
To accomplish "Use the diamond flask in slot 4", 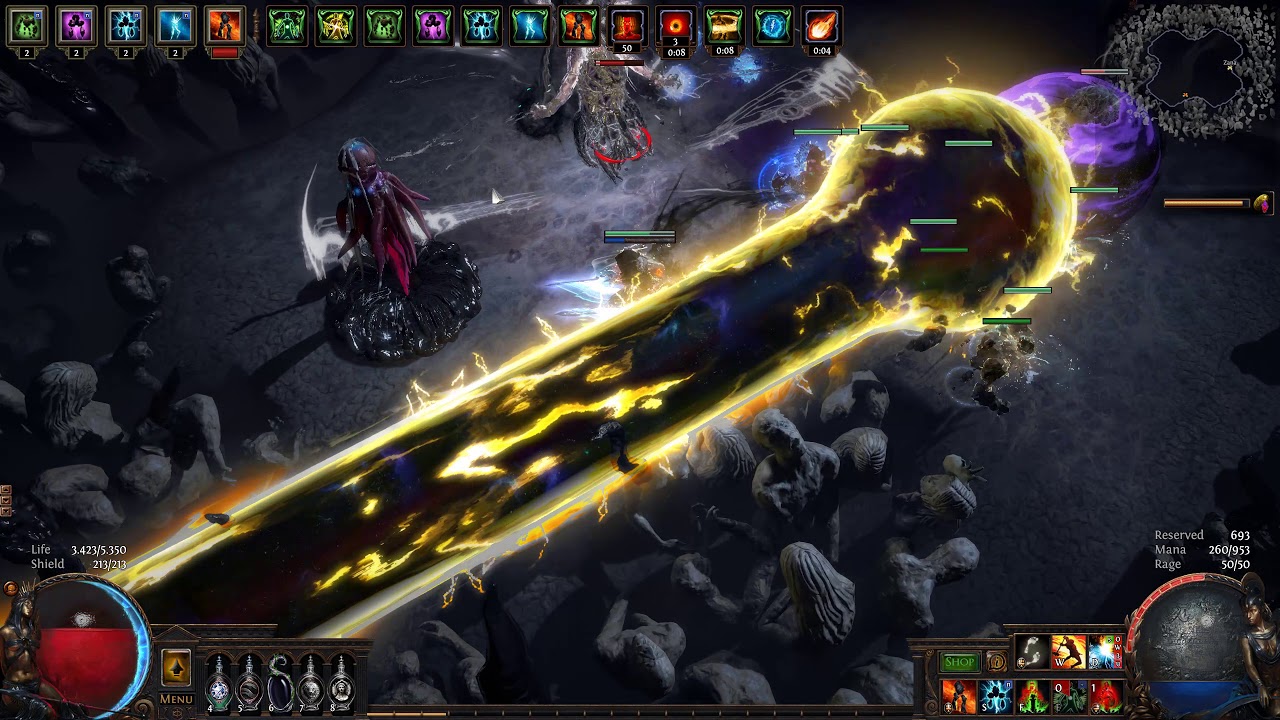I will tap(219, 683).
